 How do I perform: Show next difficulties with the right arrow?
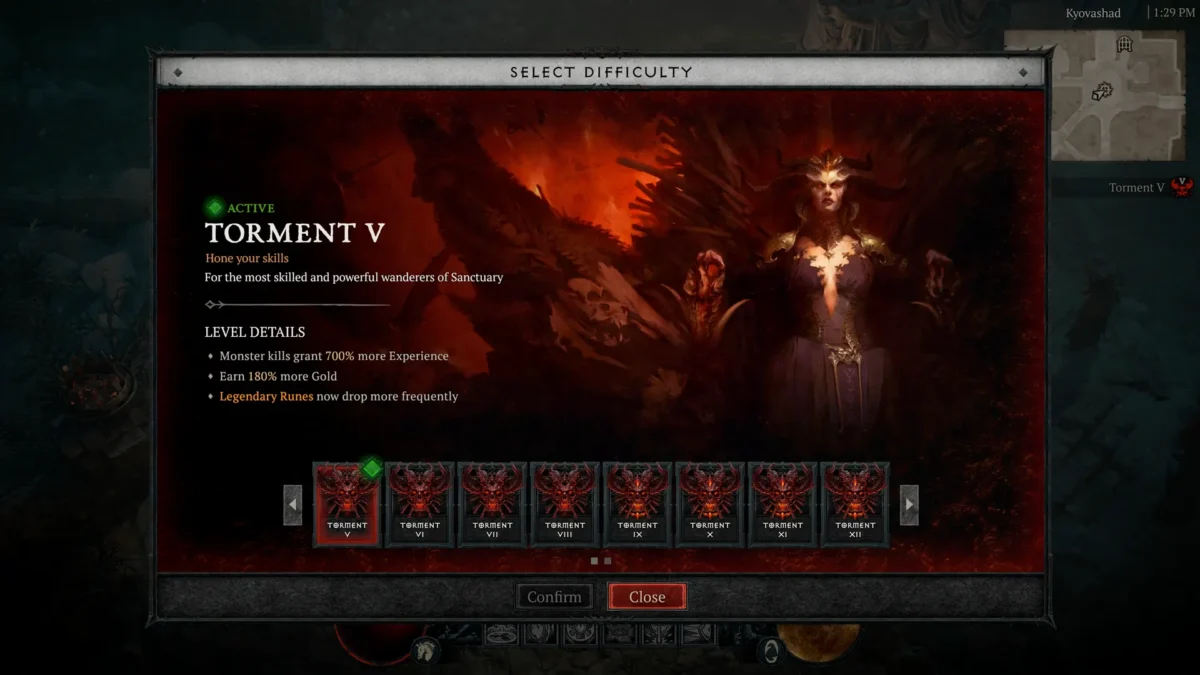point(909,505)
